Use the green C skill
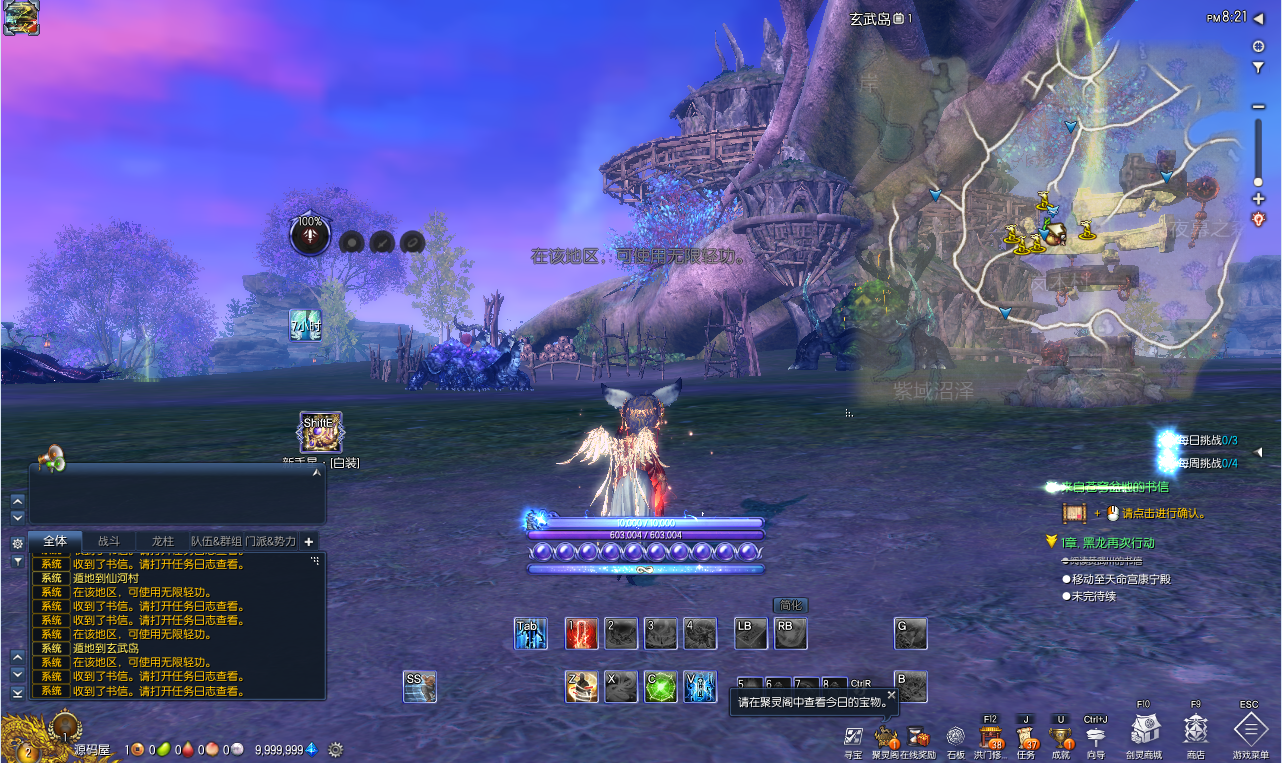Viewport: 1282px width, 763px height. pos(660,686)
